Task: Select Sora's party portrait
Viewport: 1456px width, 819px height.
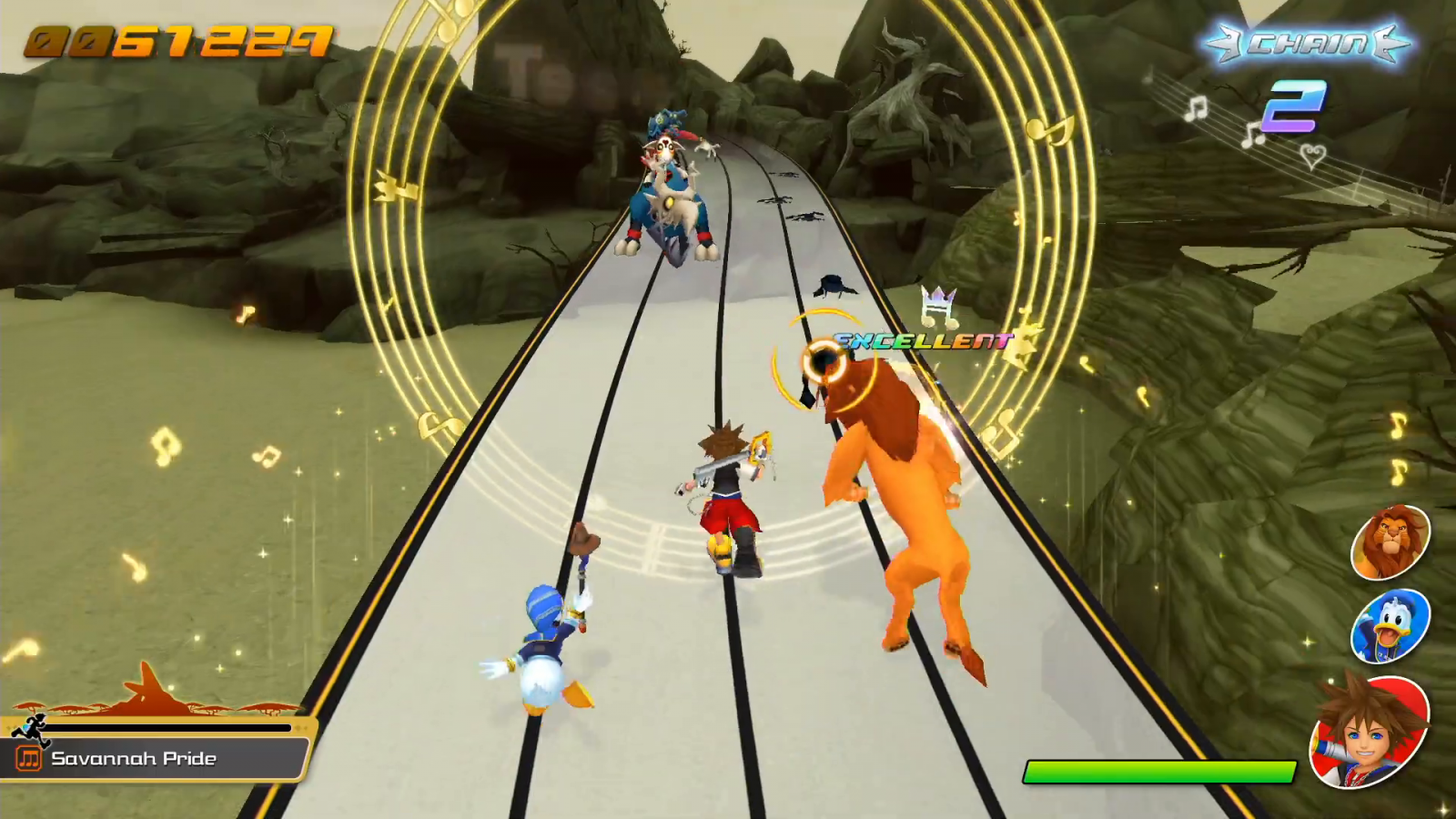Action: 1369,733
